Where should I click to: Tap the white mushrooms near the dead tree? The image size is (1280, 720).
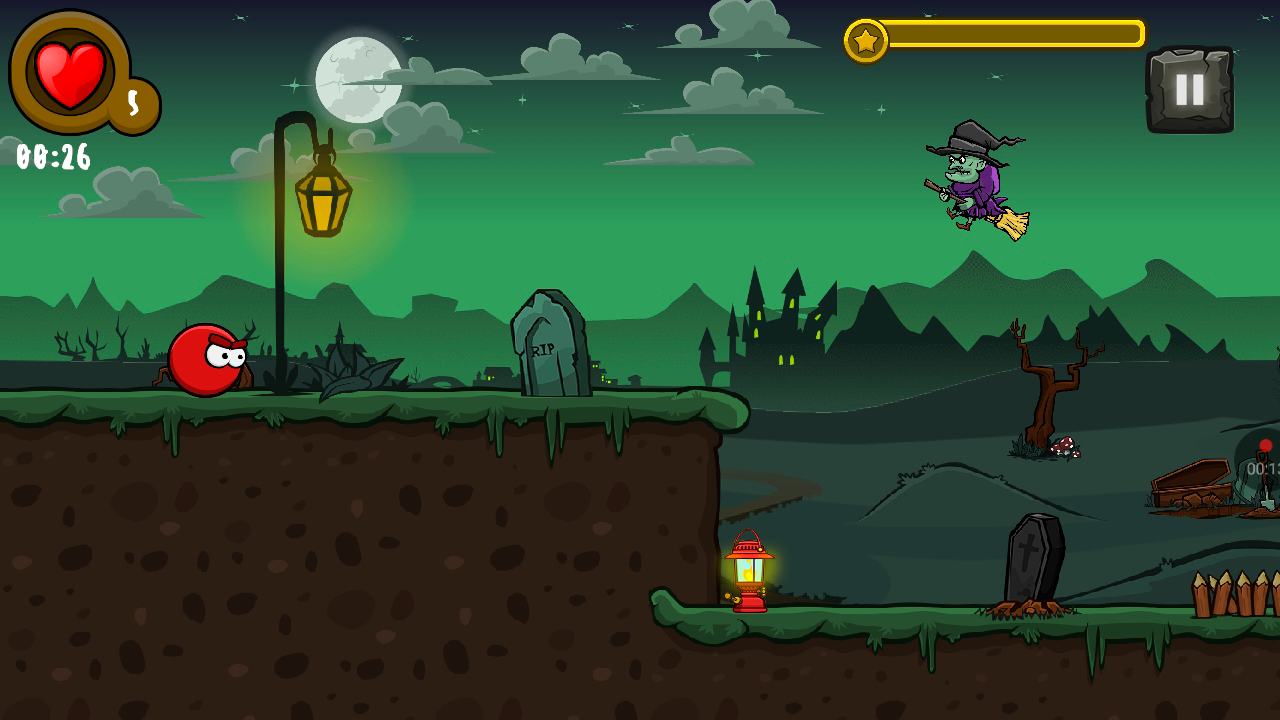[1066, 447]
